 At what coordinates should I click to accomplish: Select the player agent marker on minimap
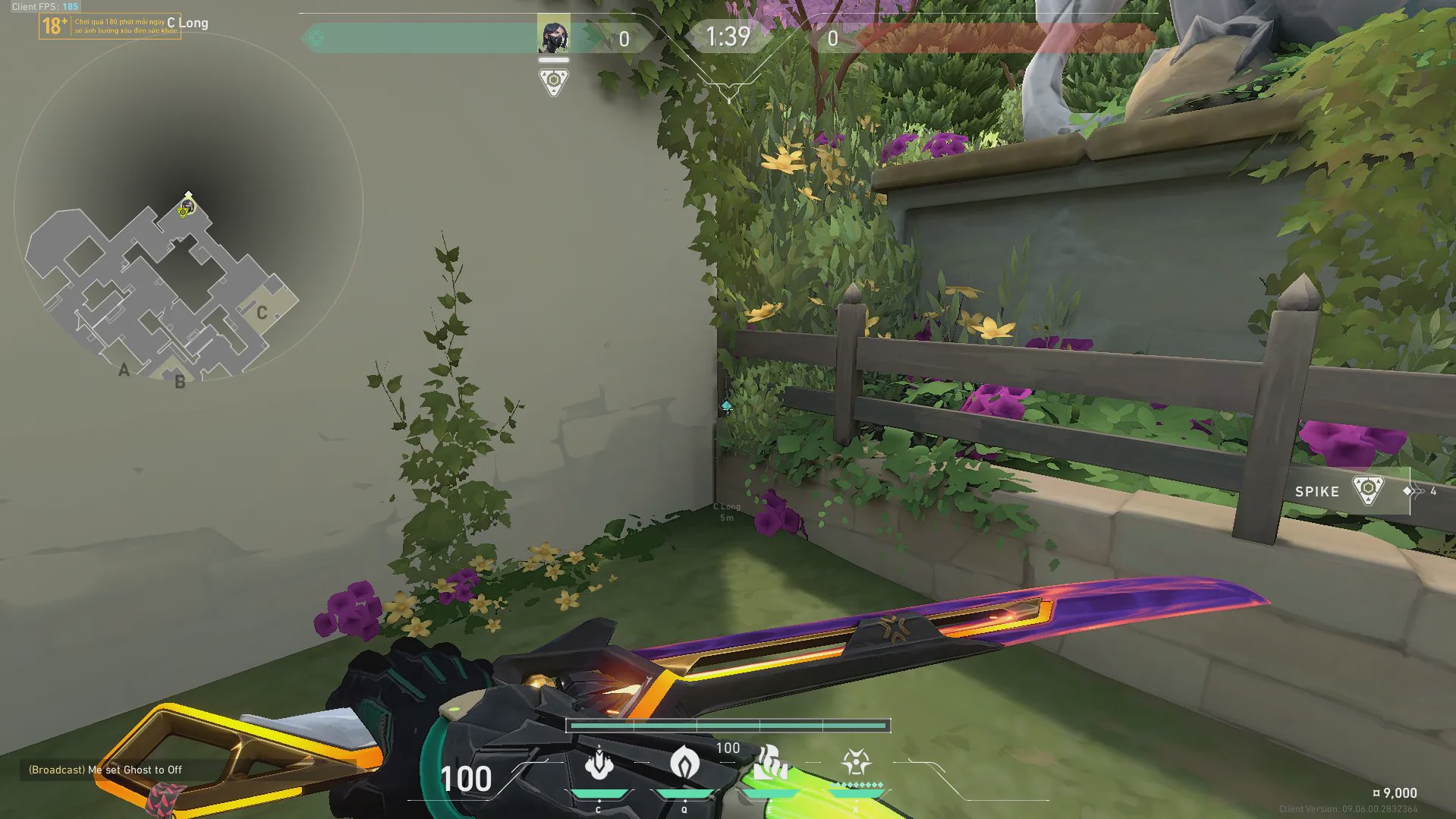tap(187, 206)
